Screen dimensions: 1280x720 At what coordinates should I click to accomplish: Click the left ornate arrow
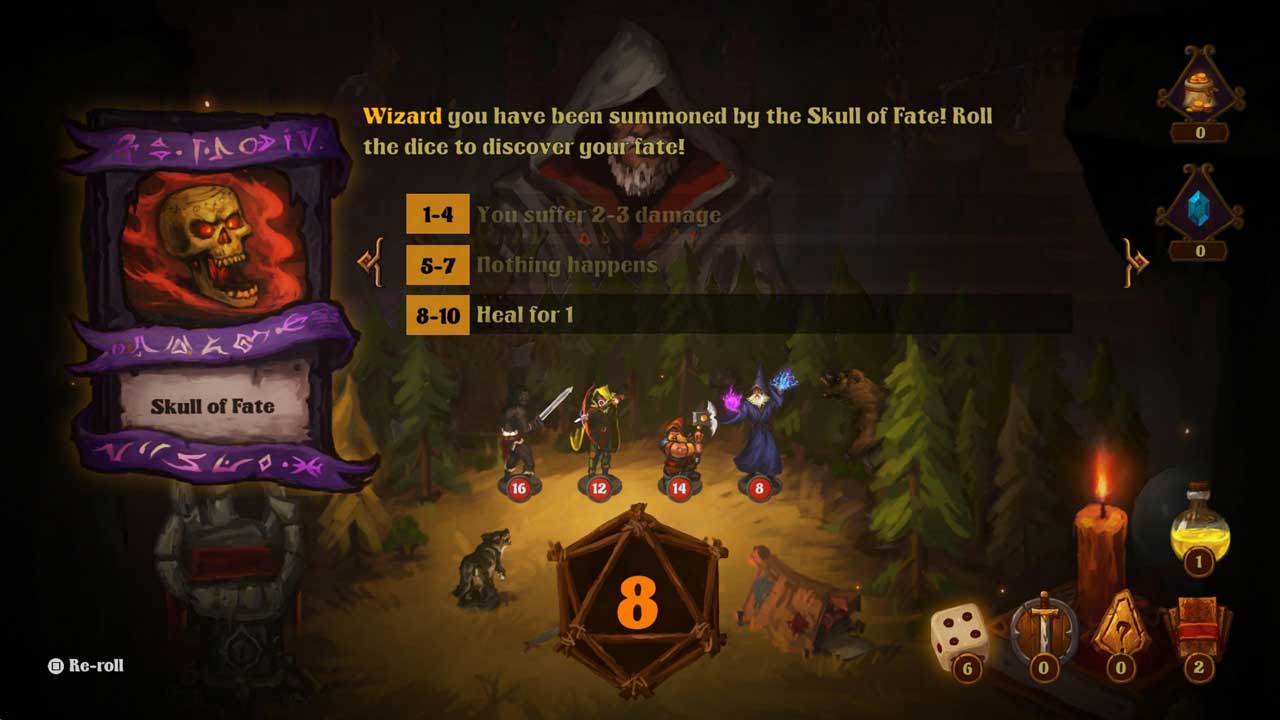click(371, 262)
